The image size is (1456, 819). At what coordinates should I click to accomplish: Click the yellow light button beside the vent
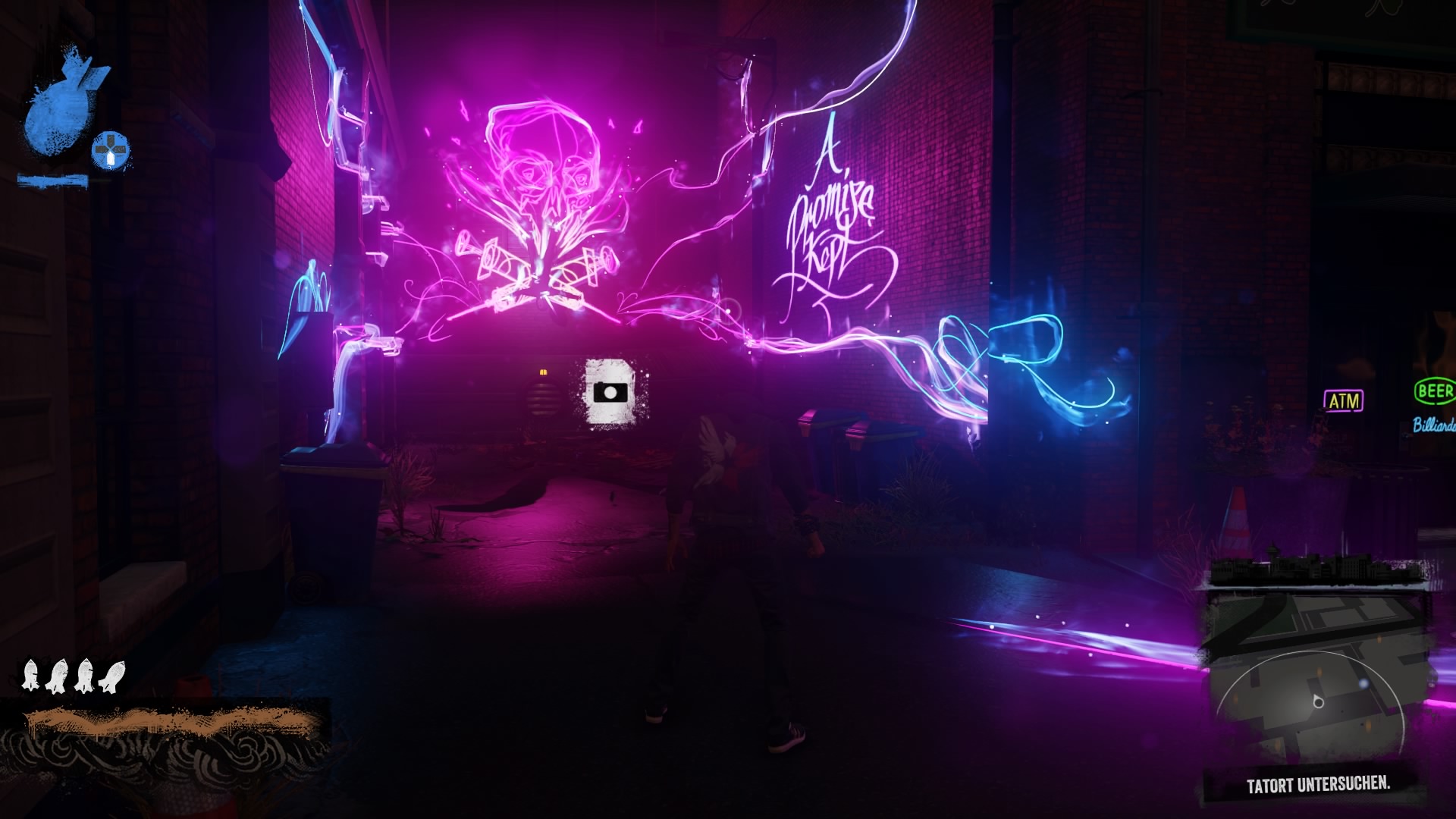[x=543, y=373]
